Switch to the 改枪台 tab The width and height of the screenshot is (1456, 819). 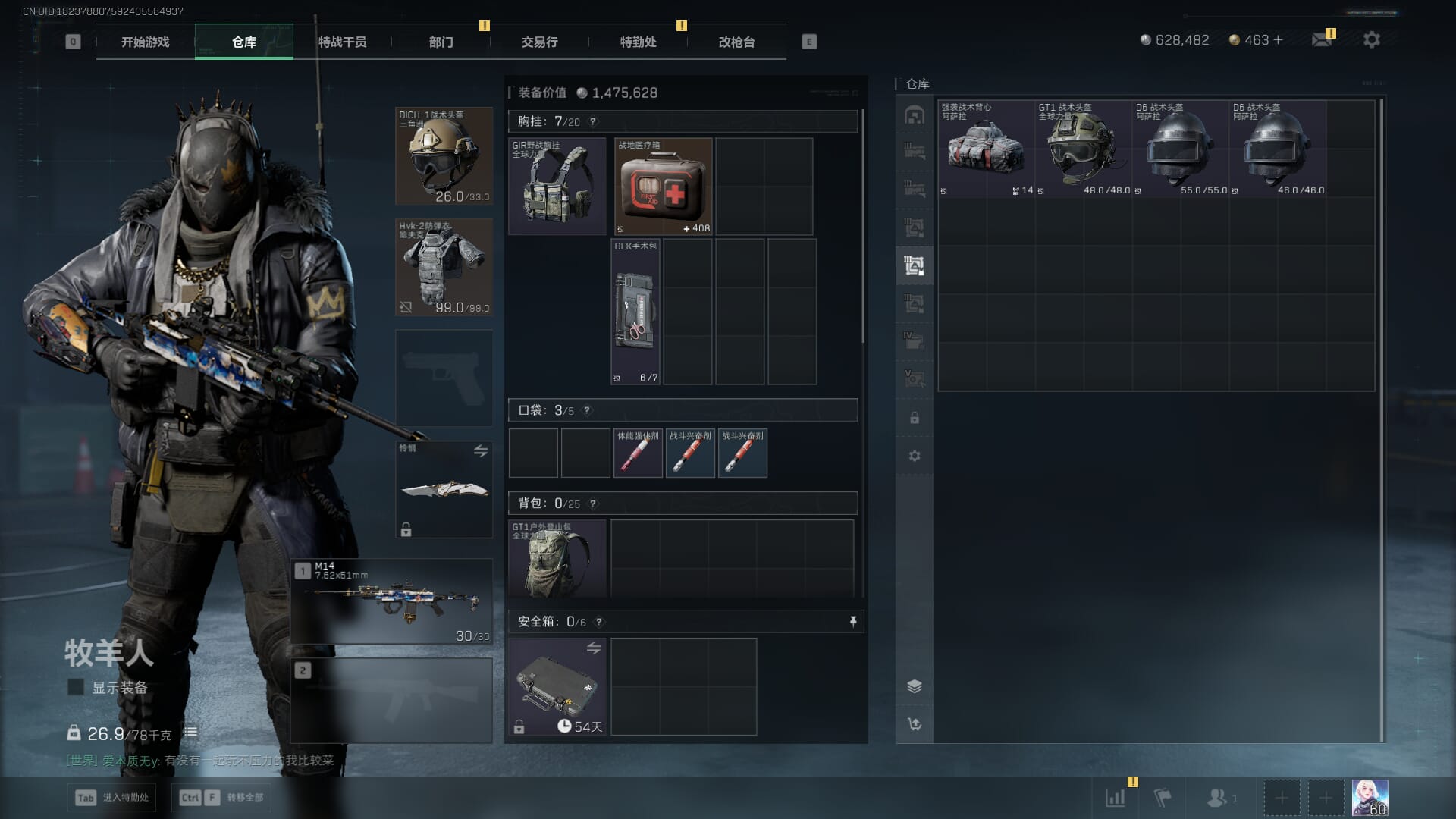tap(736, 42)
